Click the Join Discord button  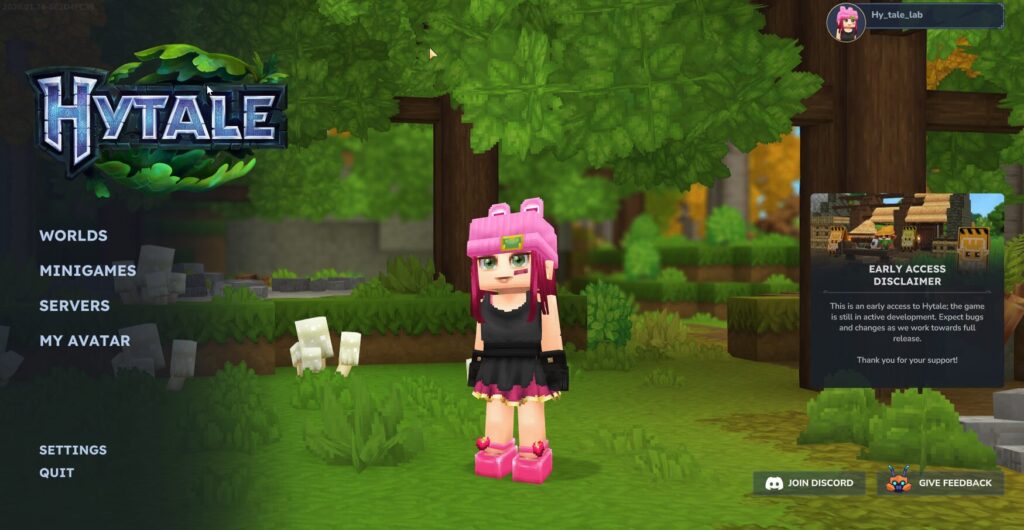tap(809, 483)
